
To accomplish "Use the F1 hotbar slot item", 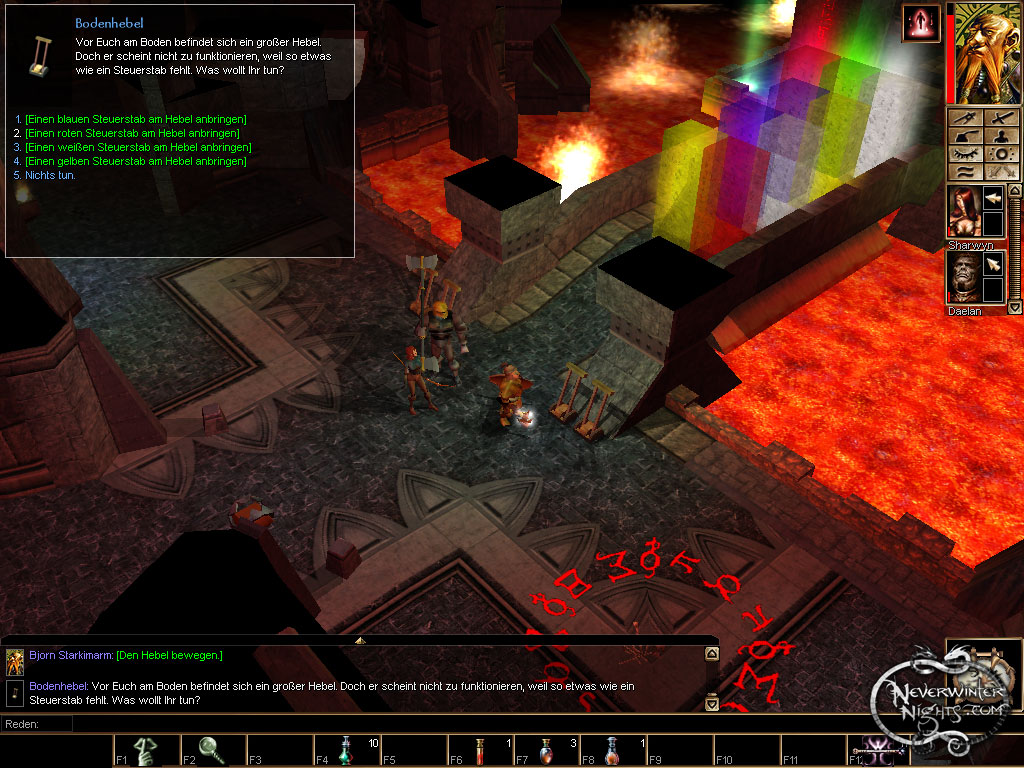I will tap(146, 751).
